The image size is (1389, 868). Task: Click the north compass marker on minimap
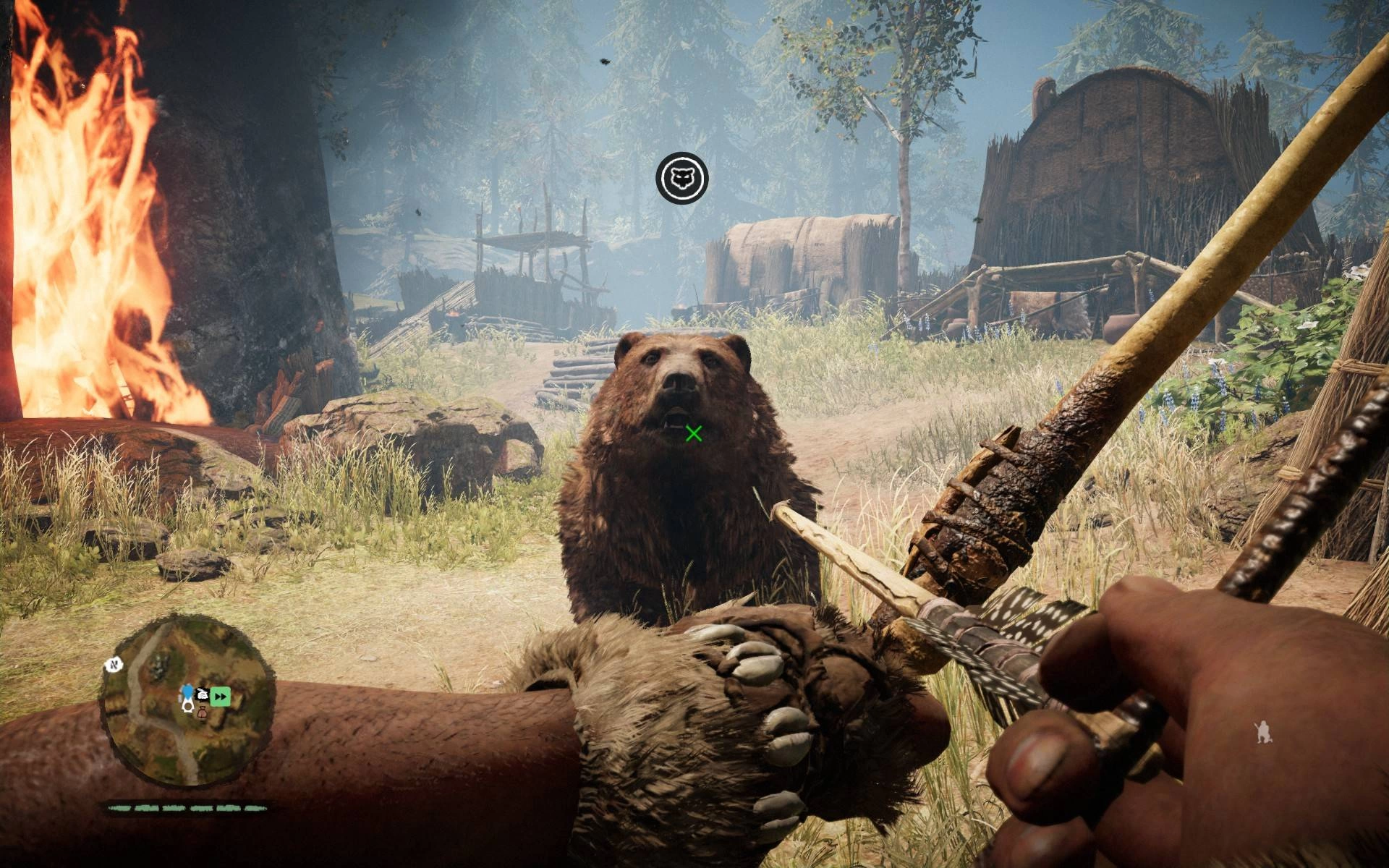pyautogui.click(x=114, y=664)
